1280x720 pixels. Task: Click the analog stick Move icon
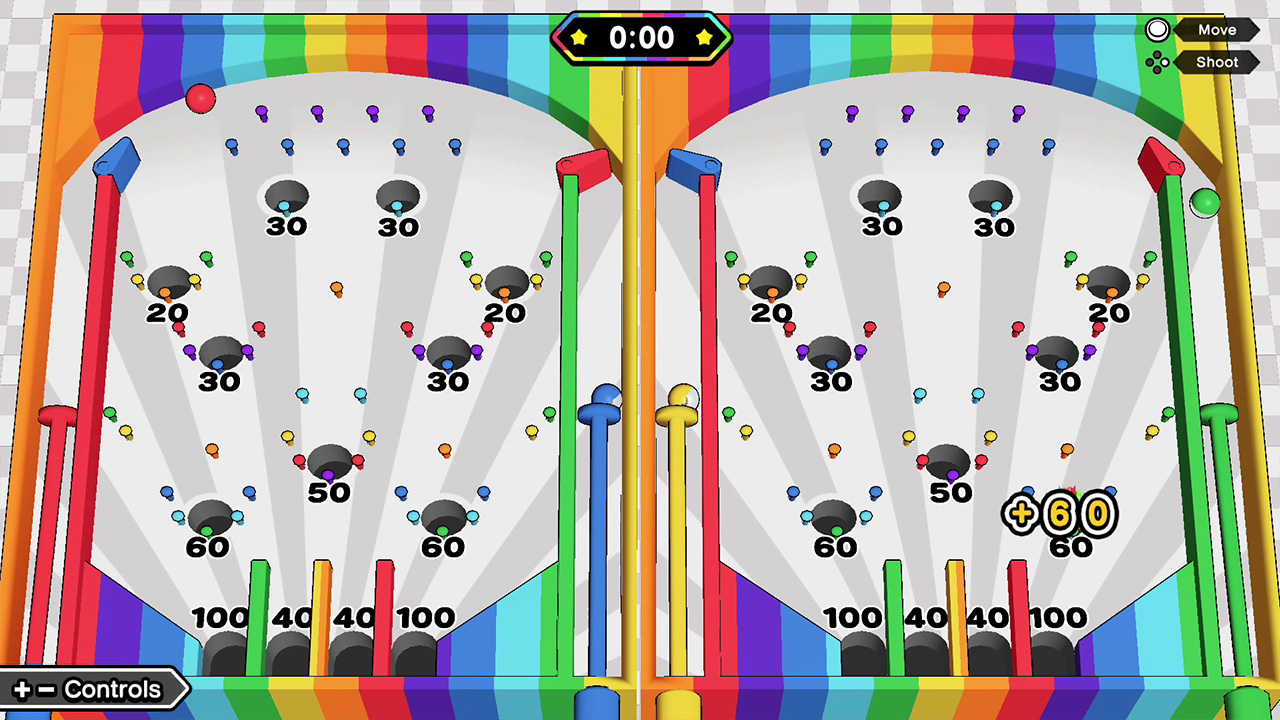pyautogui.click(x=1157, y=29)
